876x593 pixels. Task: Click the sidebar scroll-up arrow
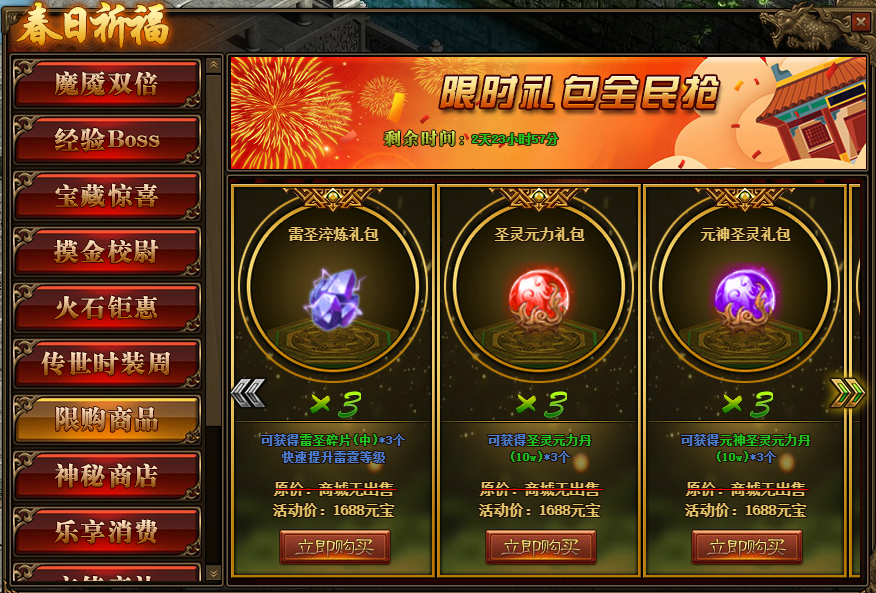click(x=214, y=66)
